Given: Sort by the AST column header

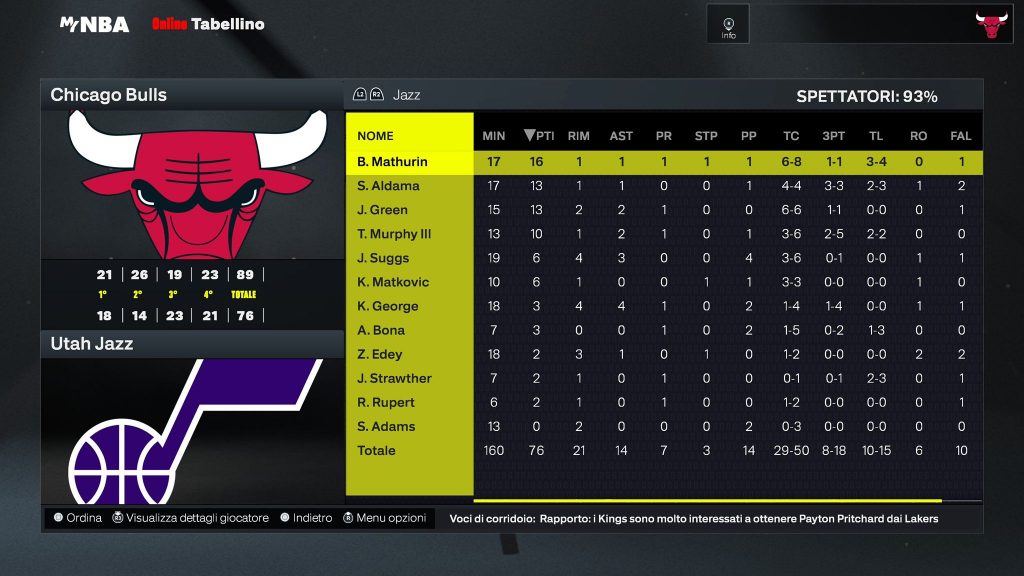Looking at the screenshot, I should tap(621, 136).
